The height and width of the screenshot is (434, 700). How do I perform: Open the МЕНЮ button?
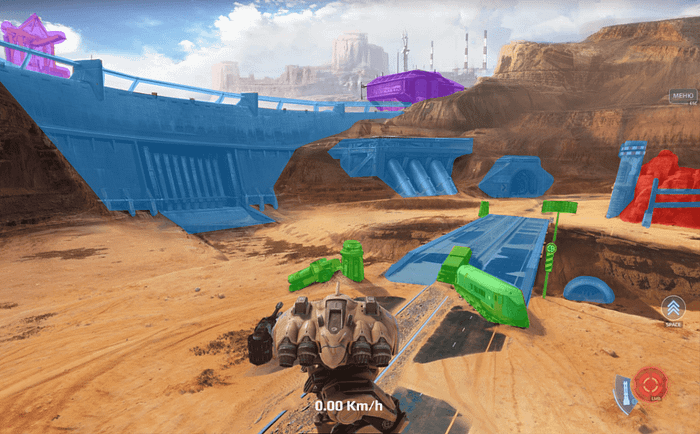click(683, 97)
